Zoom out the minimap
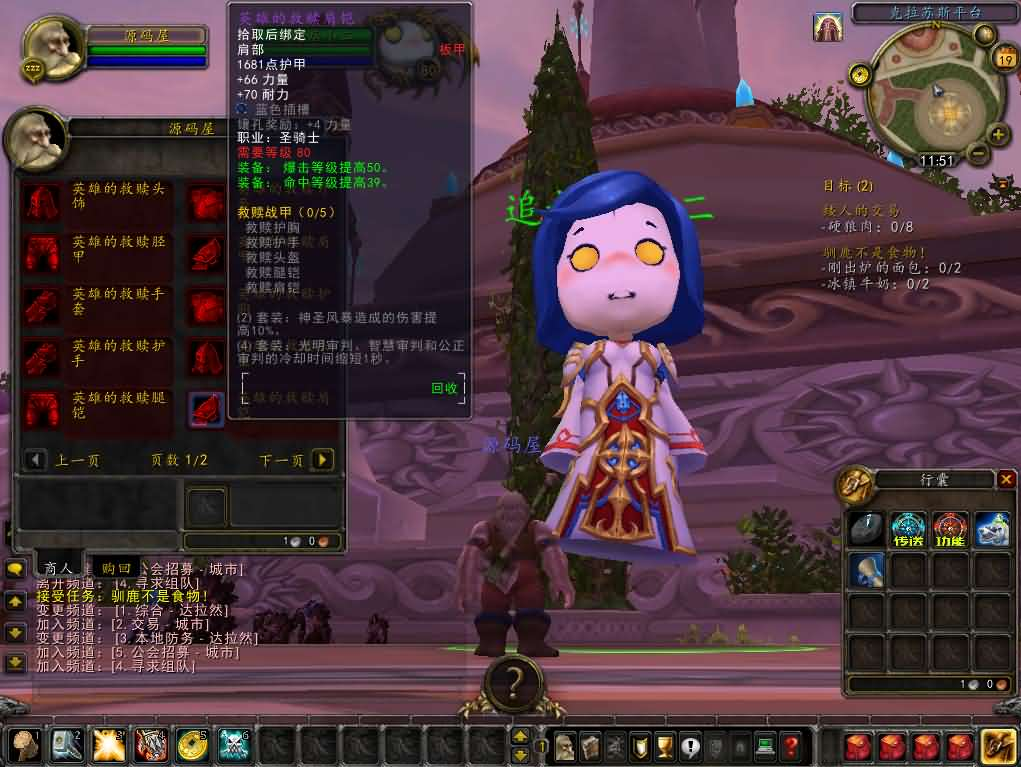Screen dimensions: 1021x767 (977, 155)
